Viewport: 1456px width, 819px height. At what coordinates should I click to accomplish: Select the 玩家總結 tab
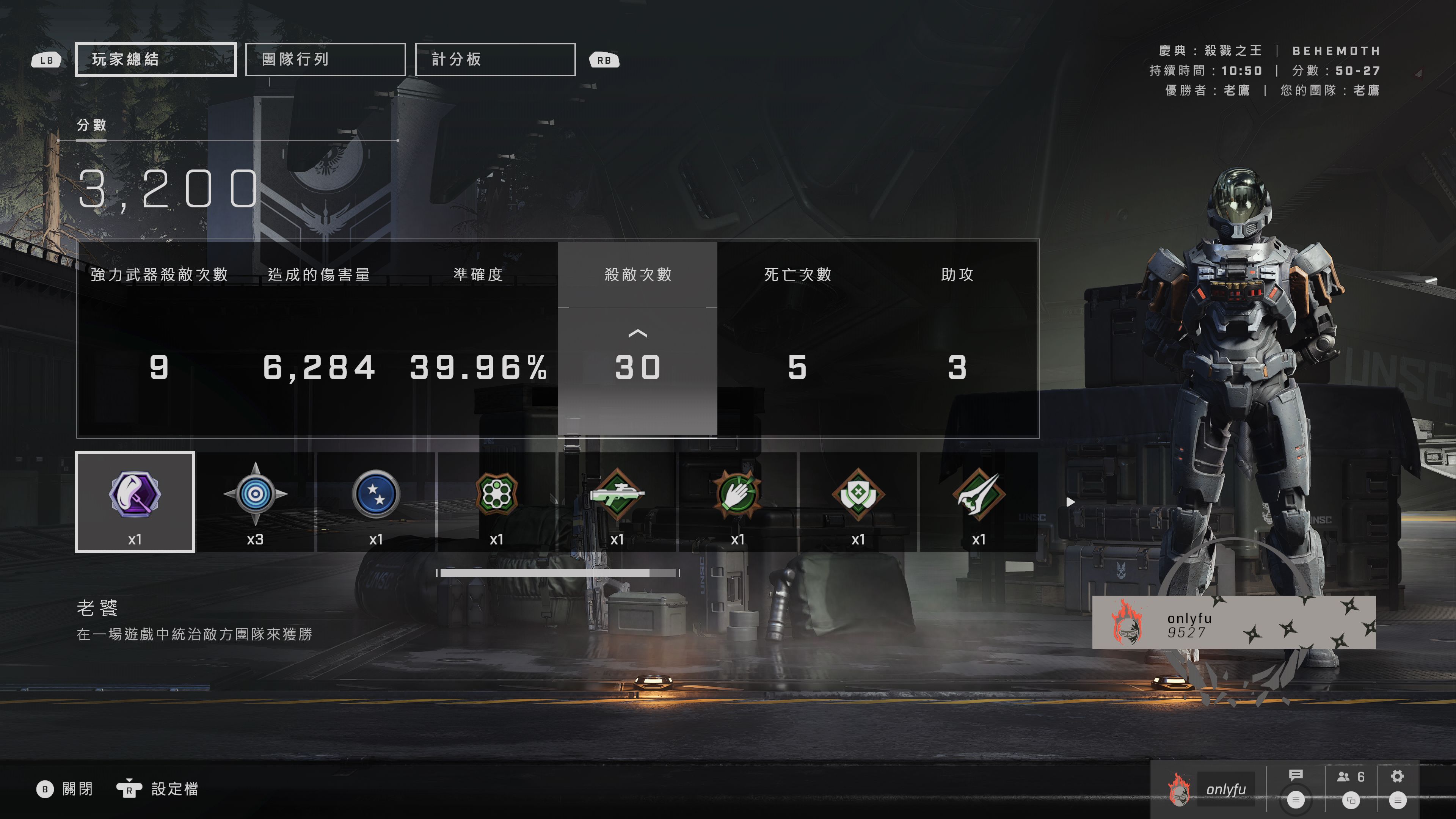[155, 59]
